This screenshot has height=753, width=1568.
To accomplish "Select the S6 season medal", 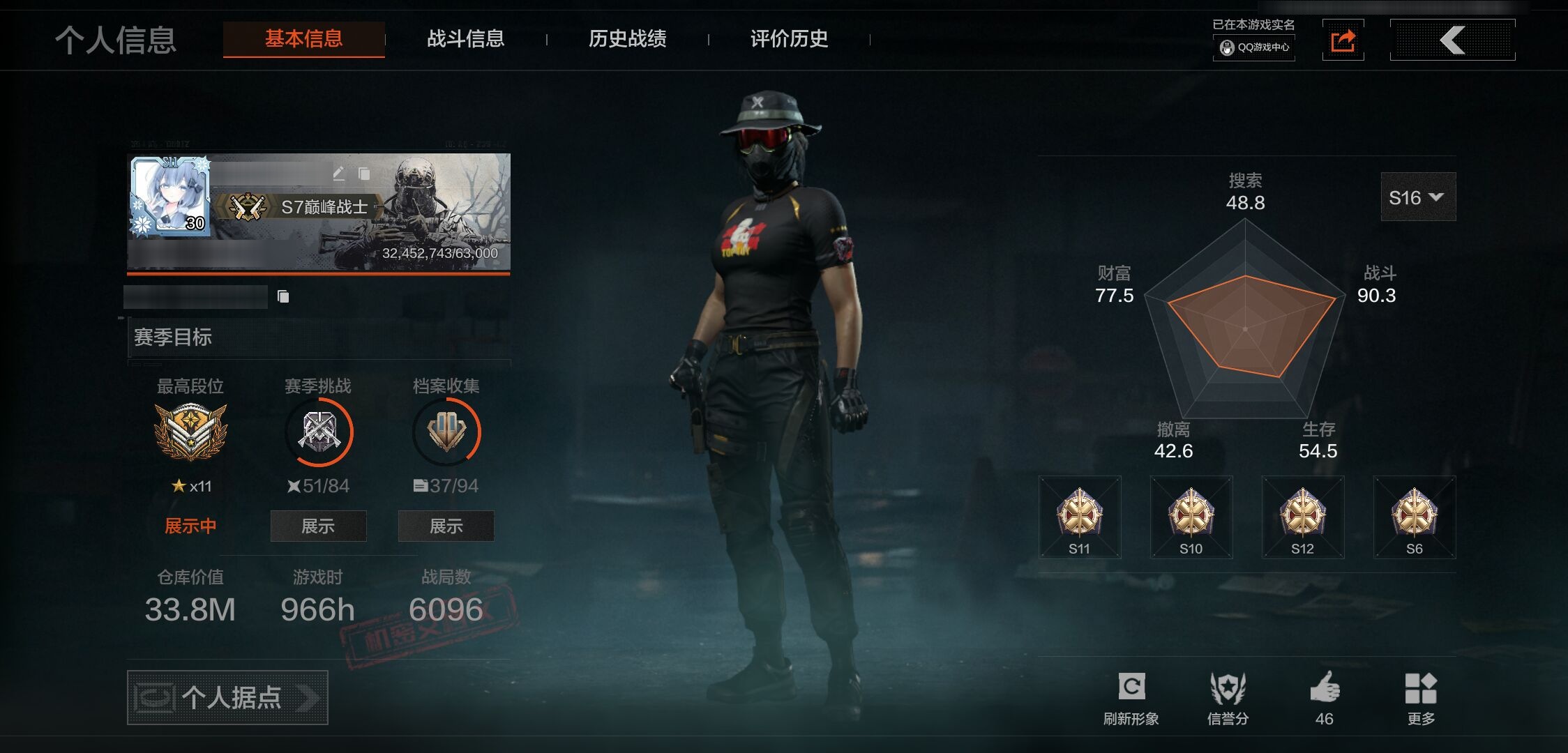I will pos(1415,517).
